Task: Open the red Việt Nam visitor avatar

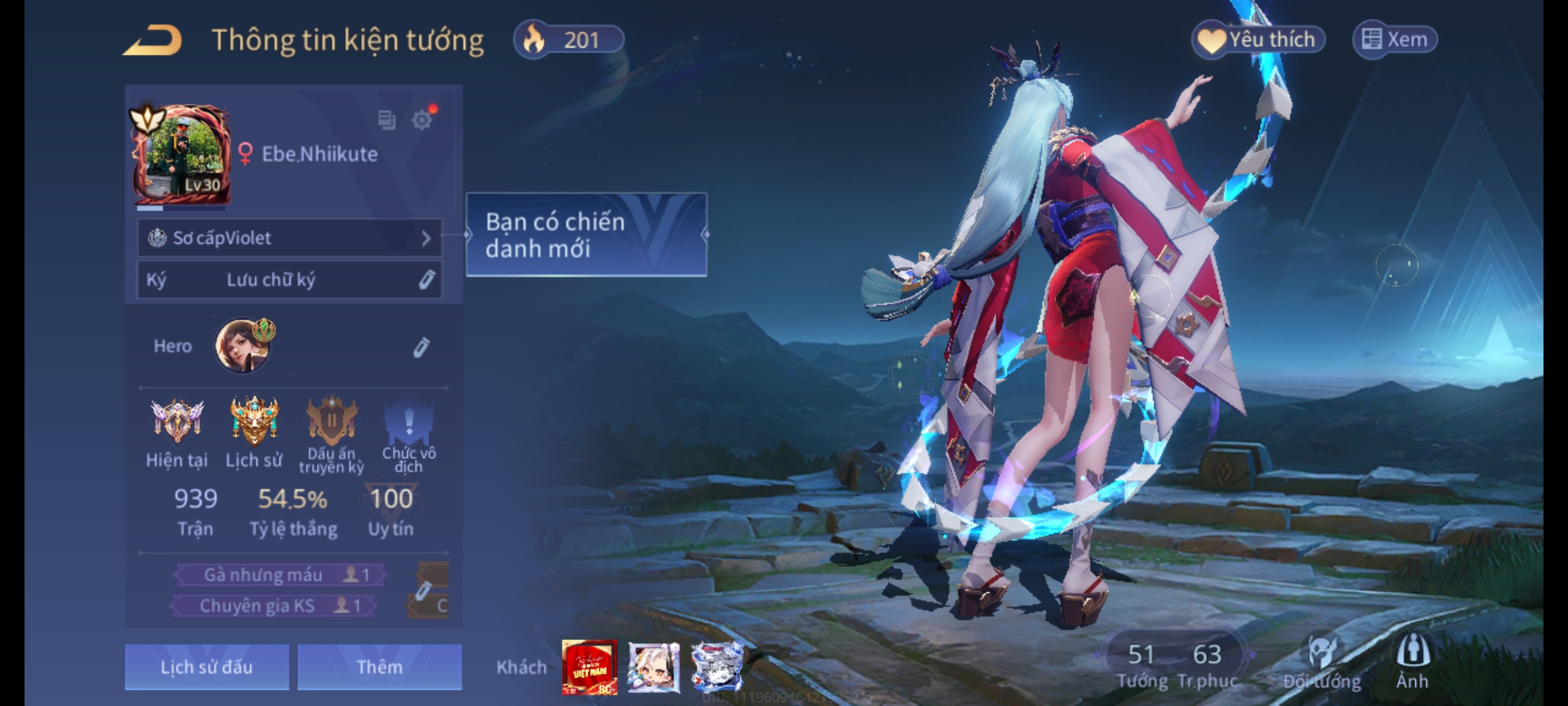Action: point(589,667)
